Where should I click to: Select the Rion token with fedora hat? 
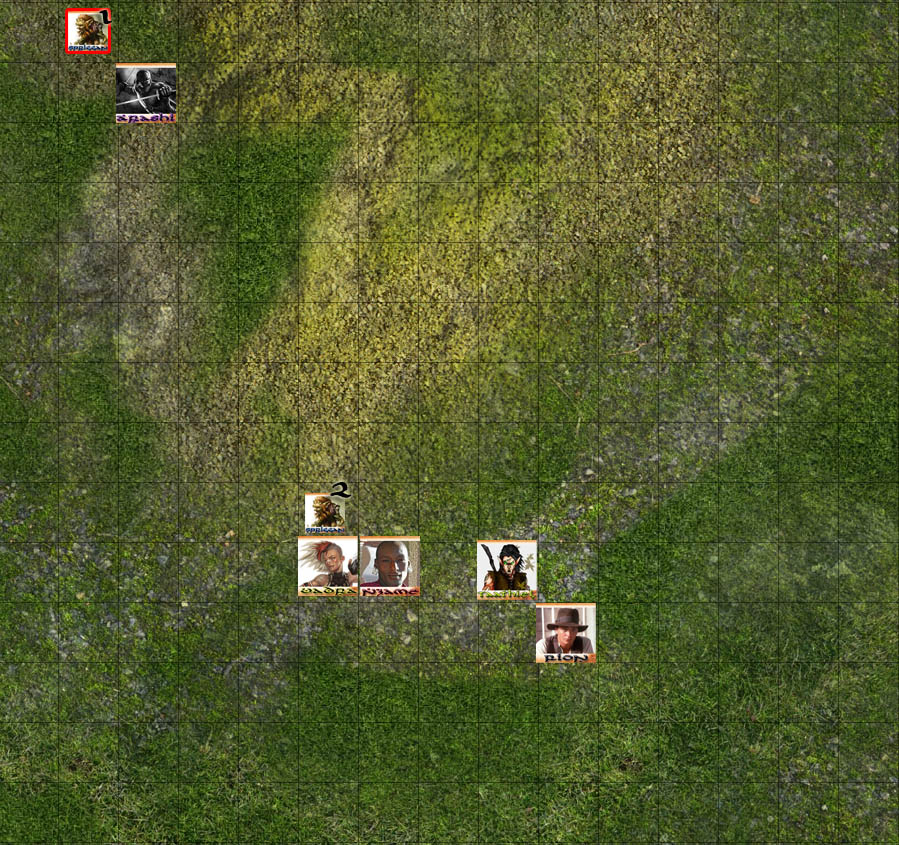click(x=566, y=633)
